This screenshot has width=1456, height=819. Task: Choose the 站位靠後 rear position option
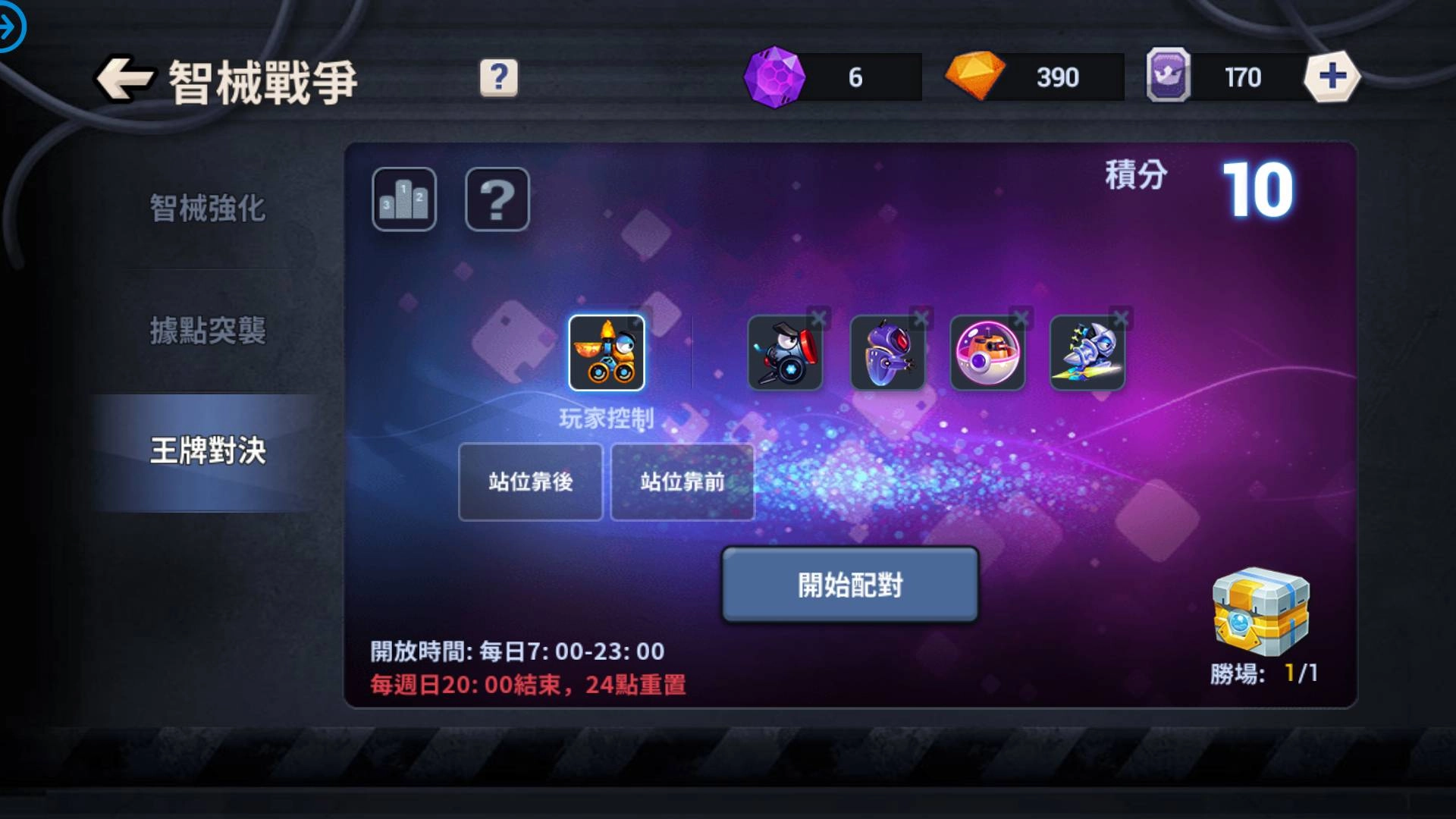point(530,481)
